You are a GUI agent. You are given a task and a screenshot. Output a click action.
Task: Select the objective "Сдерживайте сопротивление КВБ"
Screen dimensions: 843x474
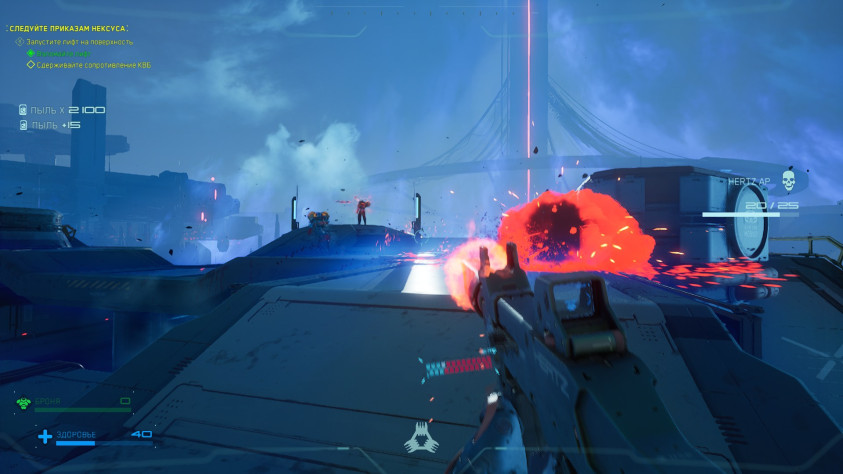tap(94, 65)
